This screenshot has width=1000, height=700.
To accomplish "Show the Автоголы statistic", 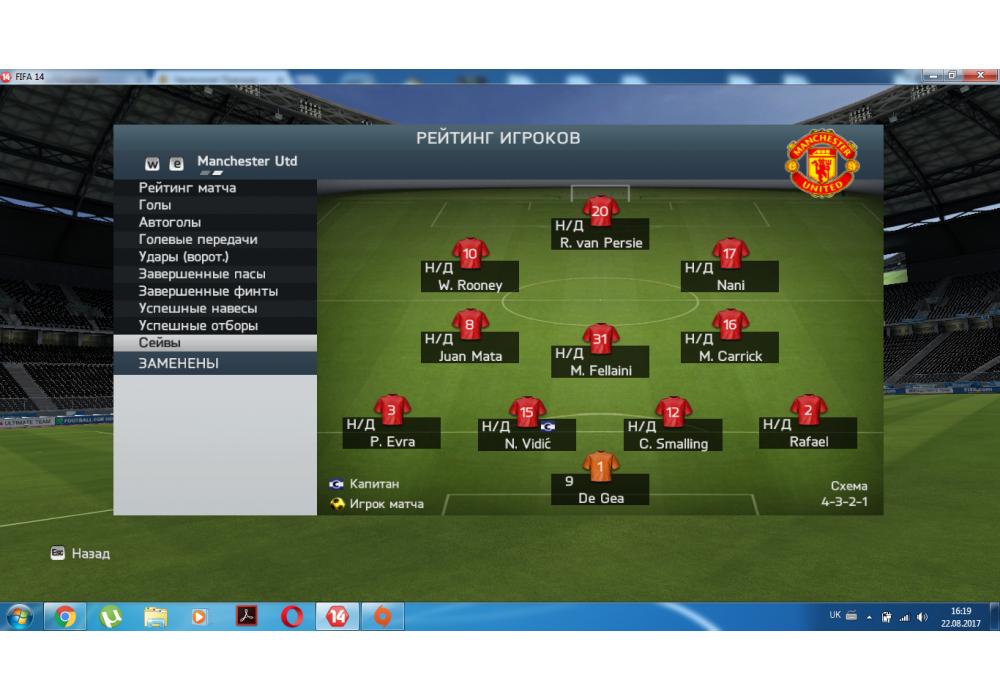I will [170, 222].
